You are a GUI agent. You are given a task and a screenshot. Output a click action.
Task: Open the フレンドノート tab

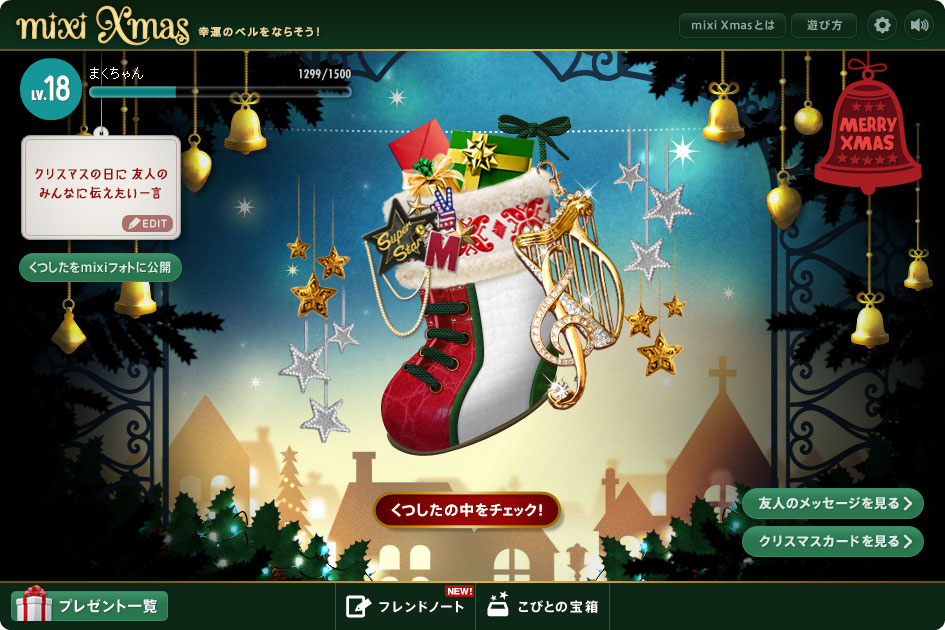(x=406, y=606)
